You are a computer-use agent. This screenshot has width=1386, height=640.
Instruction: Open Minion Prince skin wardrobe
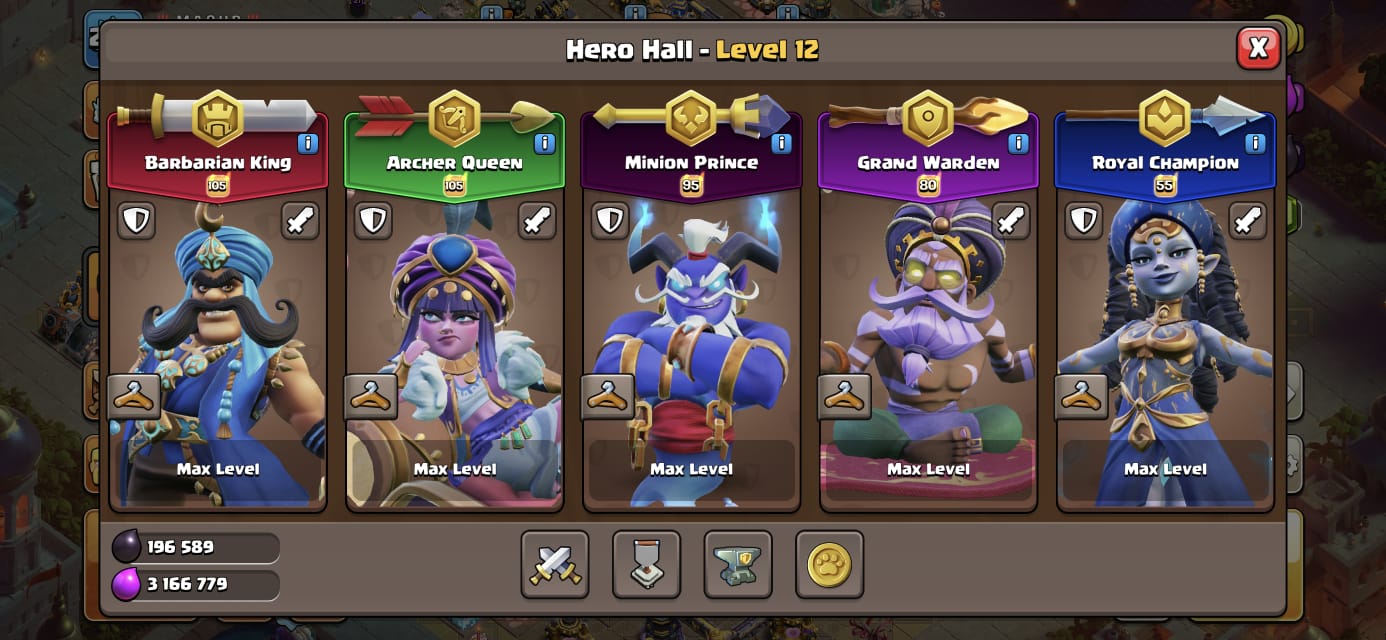pos(608,397)
